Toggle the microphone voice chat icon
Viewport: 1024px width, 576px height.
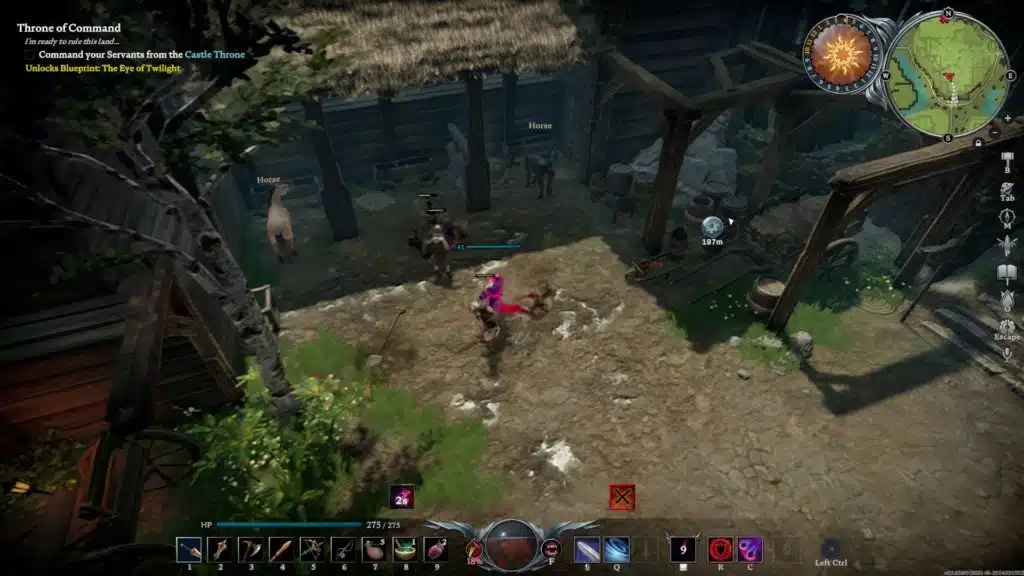click(1007, 353)
